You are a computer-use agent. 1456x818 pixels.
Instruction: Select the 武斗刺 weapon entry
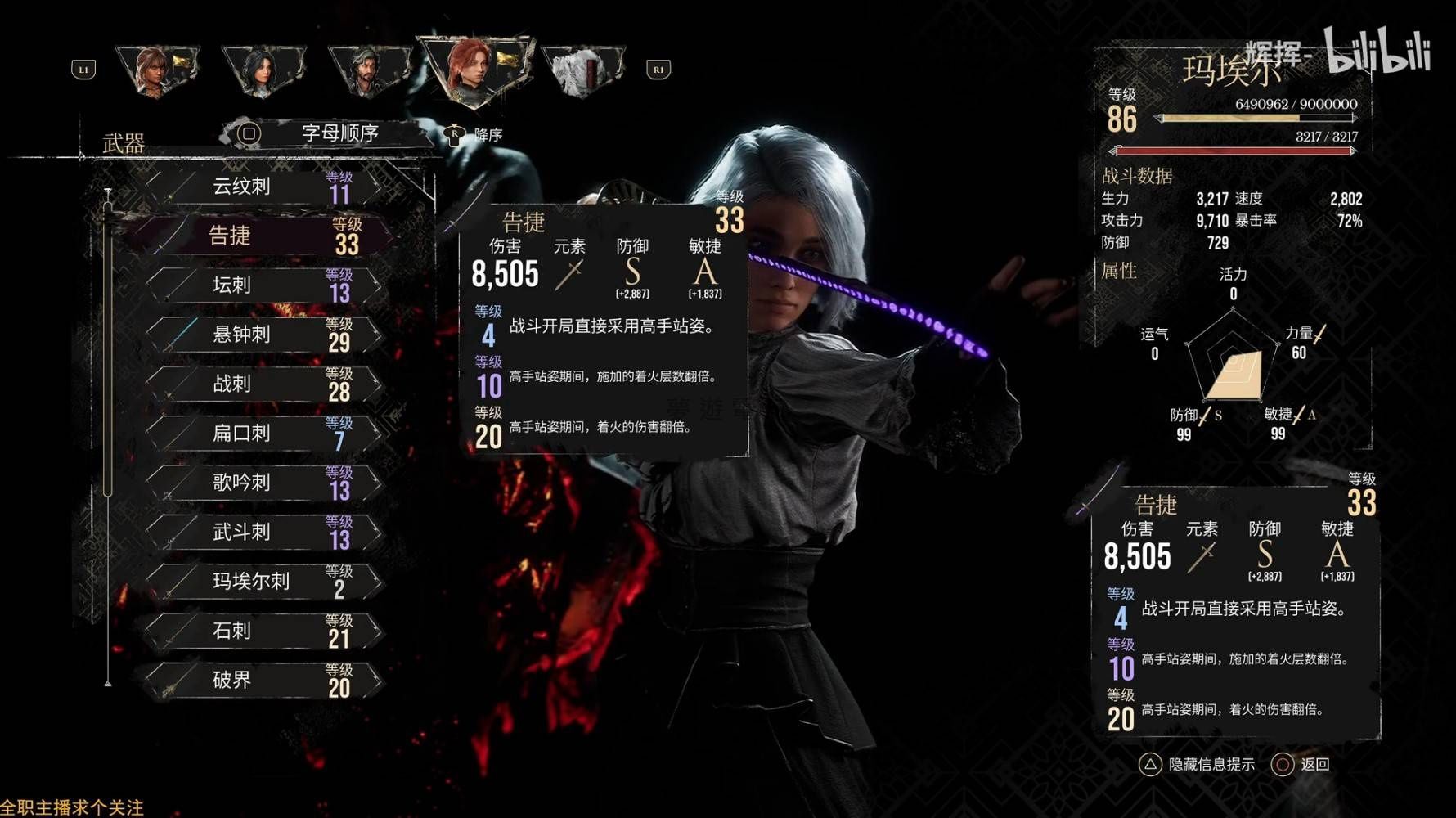pyautogui.click(x=262, y=533)
